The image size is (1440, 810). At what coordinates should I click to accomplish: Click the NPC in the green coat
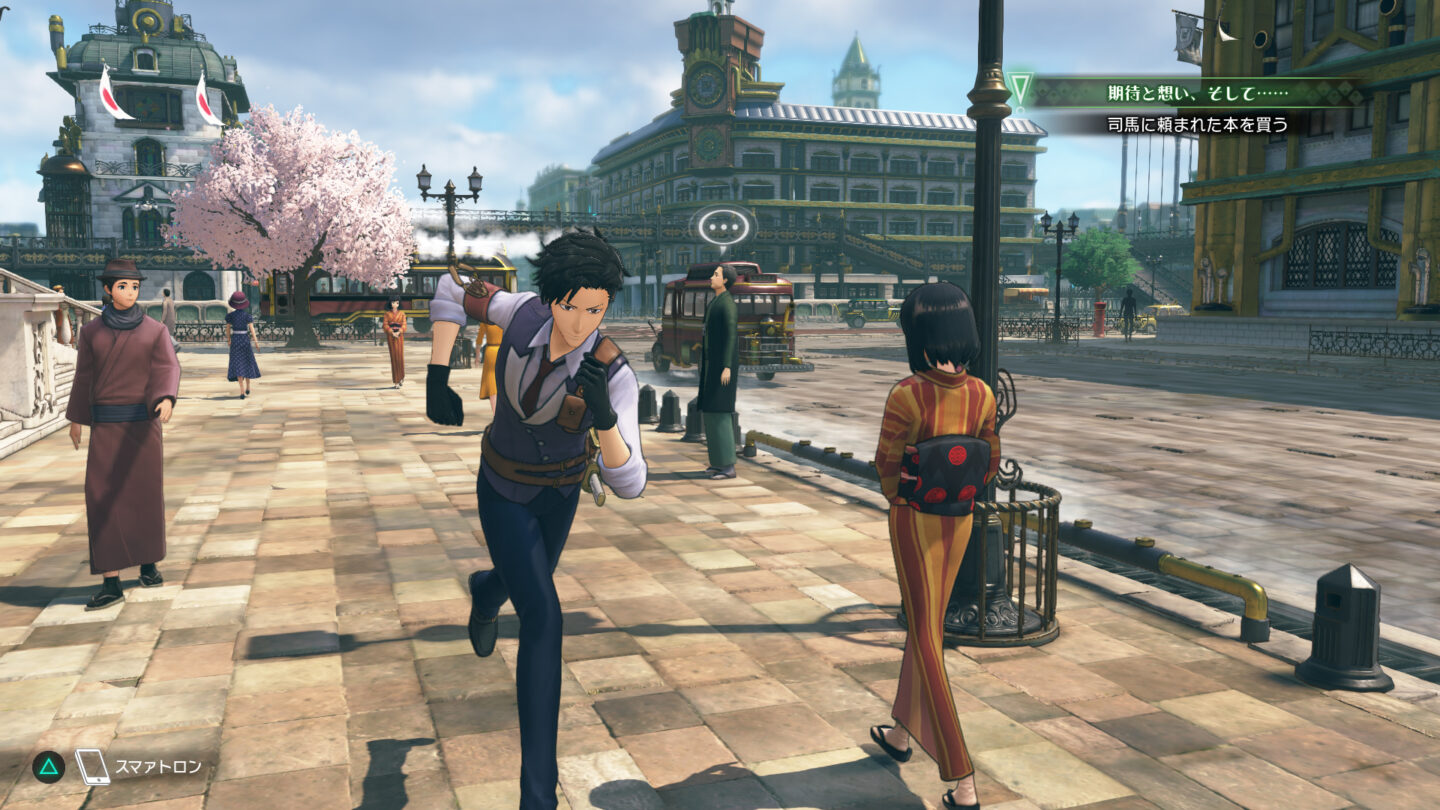pyautogui.click(x=716, y=360)
